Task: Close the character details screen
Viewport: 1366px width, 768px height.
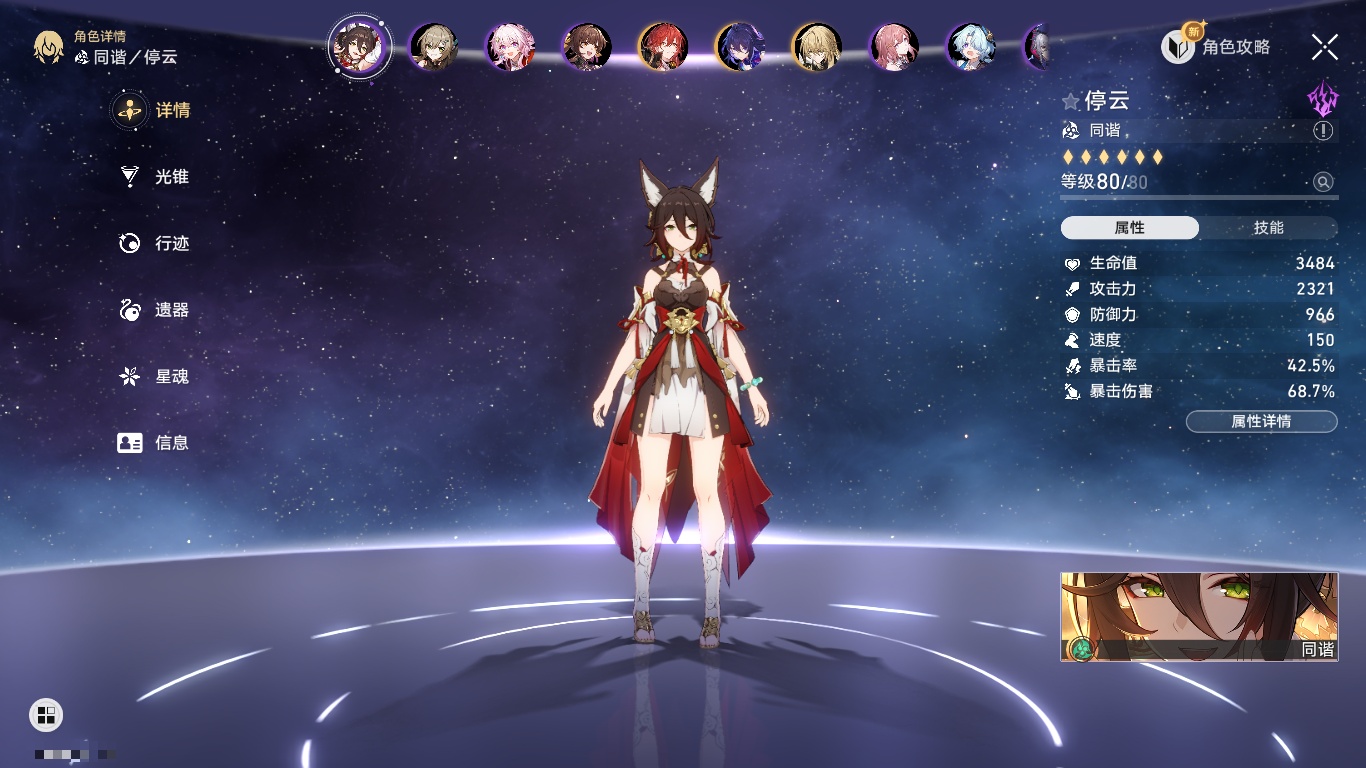Action: tap(1325, 47)
